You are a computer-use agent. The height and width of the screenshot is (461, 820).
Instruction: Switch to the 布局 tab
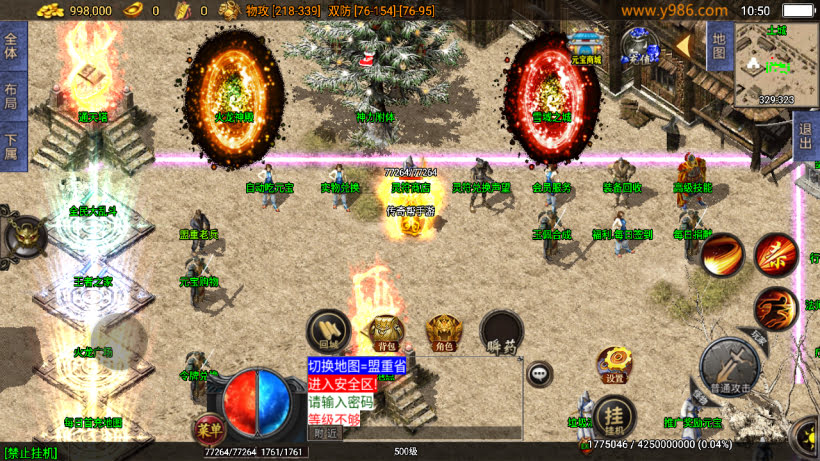(x=11, y=96)
